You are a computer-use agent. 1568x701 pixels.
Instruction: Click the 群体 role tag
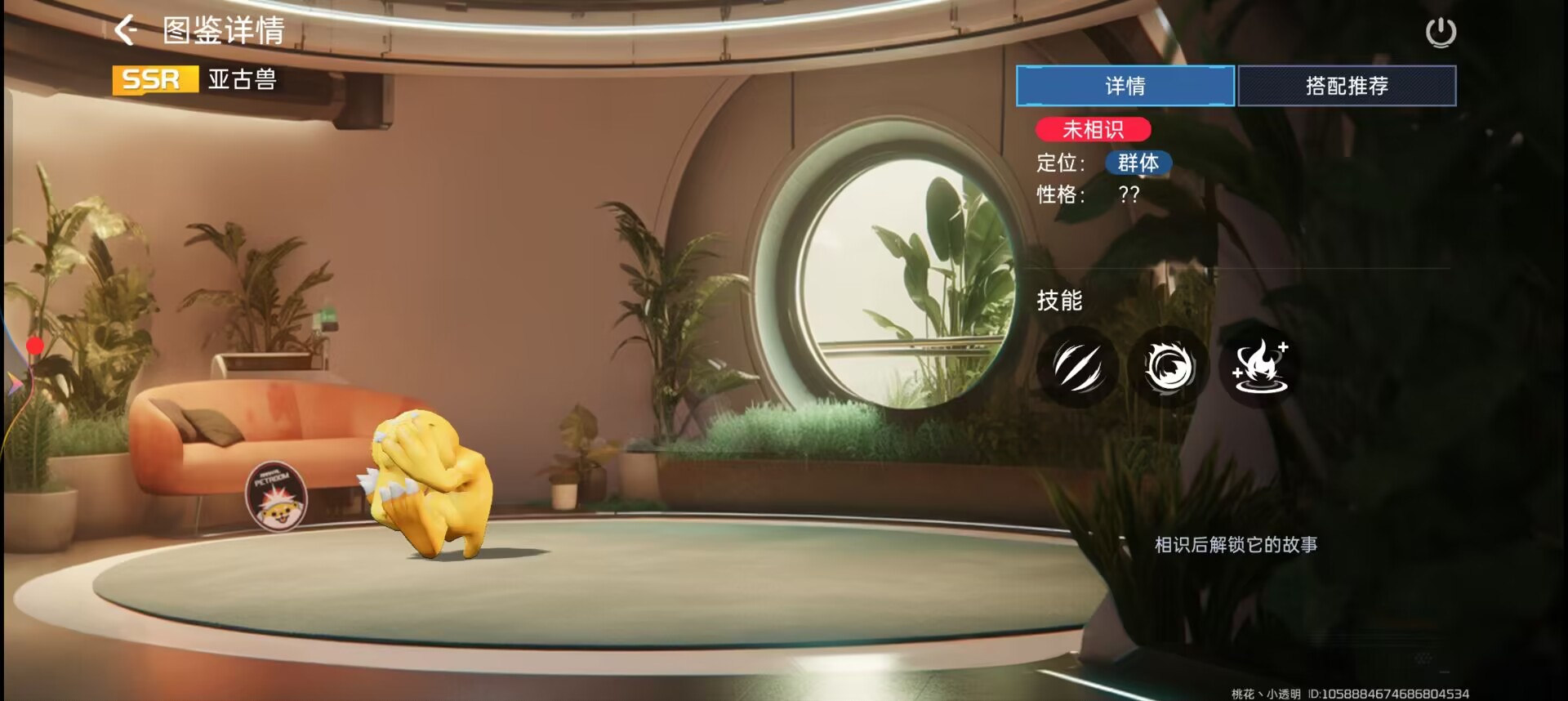point(1138,163)
